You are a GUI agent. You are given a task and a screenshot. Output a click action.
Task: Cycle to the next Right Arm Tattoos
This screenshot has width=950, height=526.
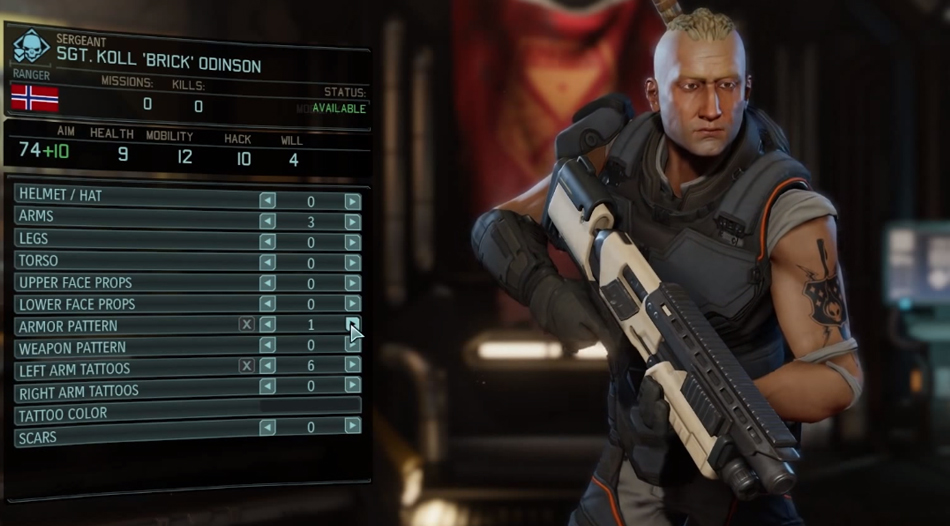(353, 386)
